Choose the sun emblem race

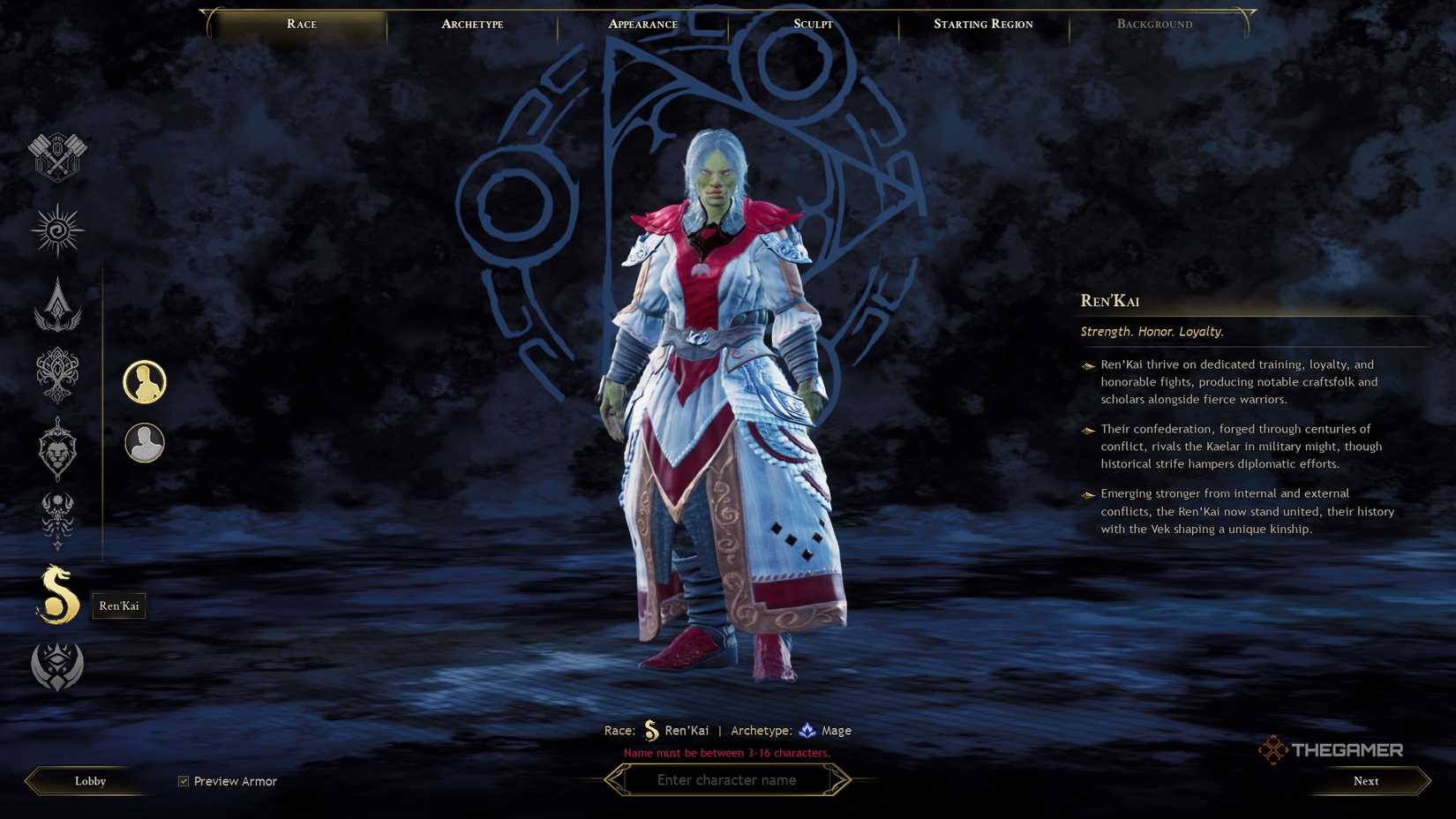click(x=56, y=230)
